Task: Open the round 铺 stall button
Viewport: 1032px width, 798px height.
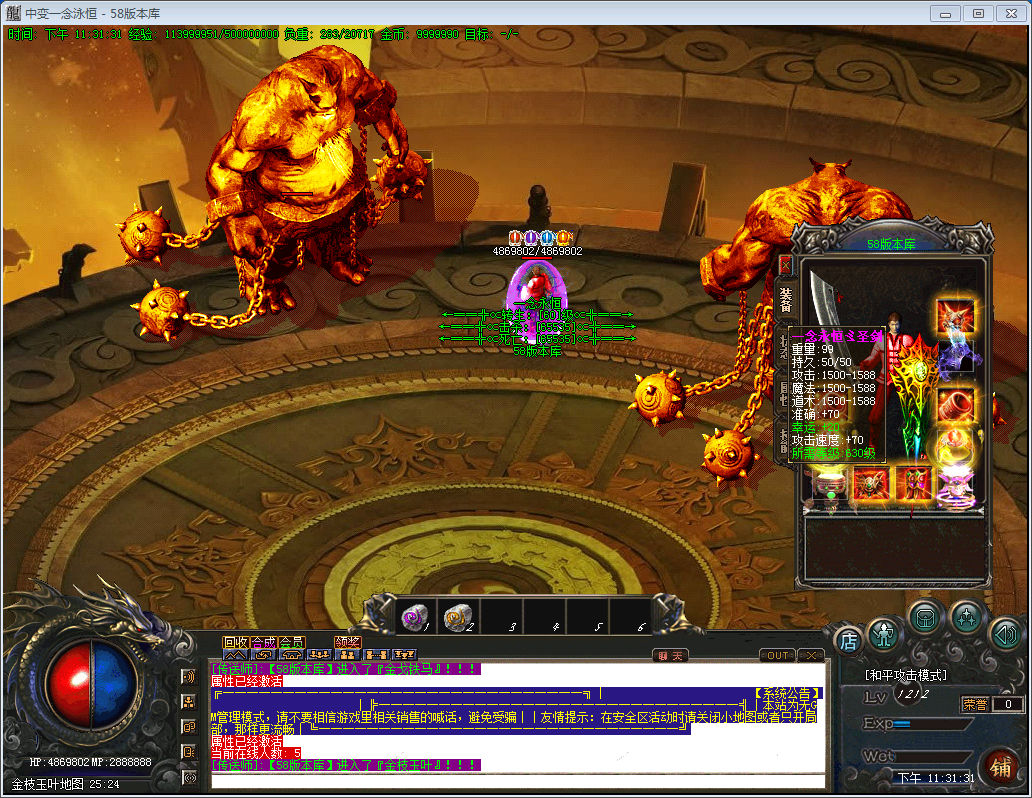Action: coord(1000,767)
